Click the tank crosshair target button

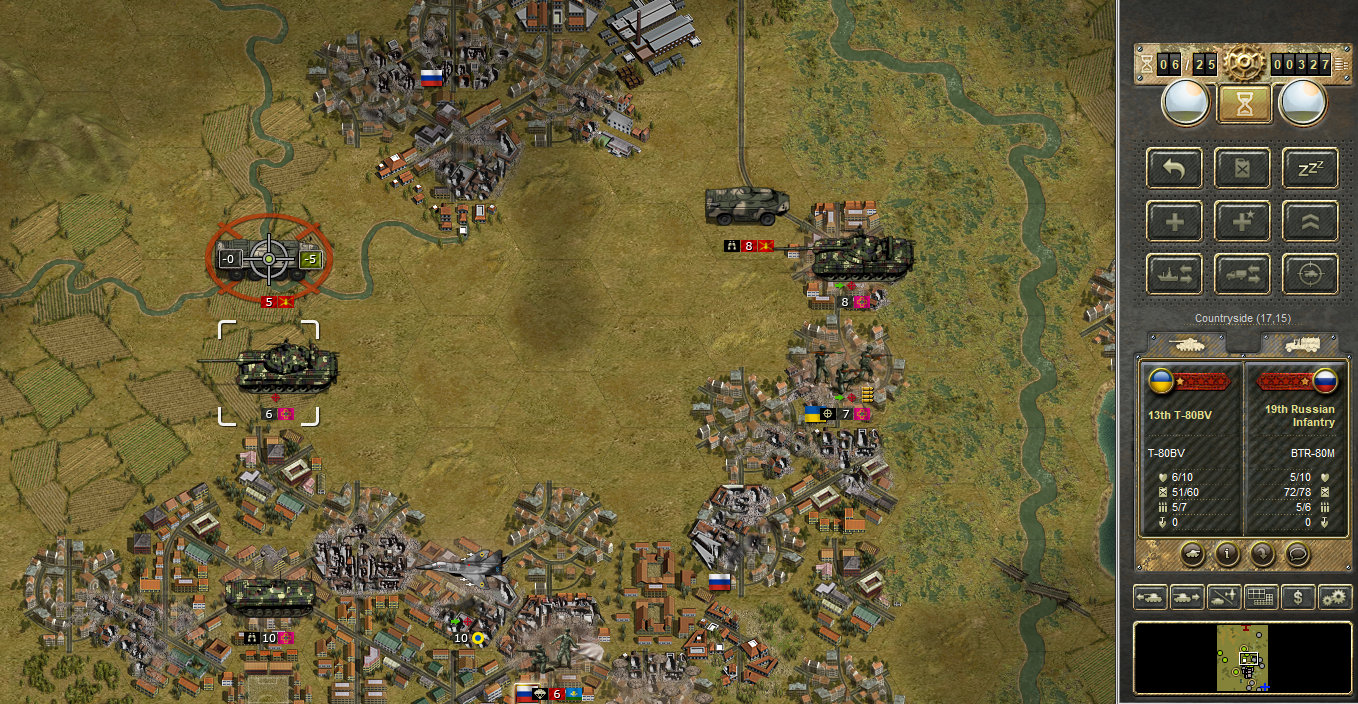pos(1310,273)
